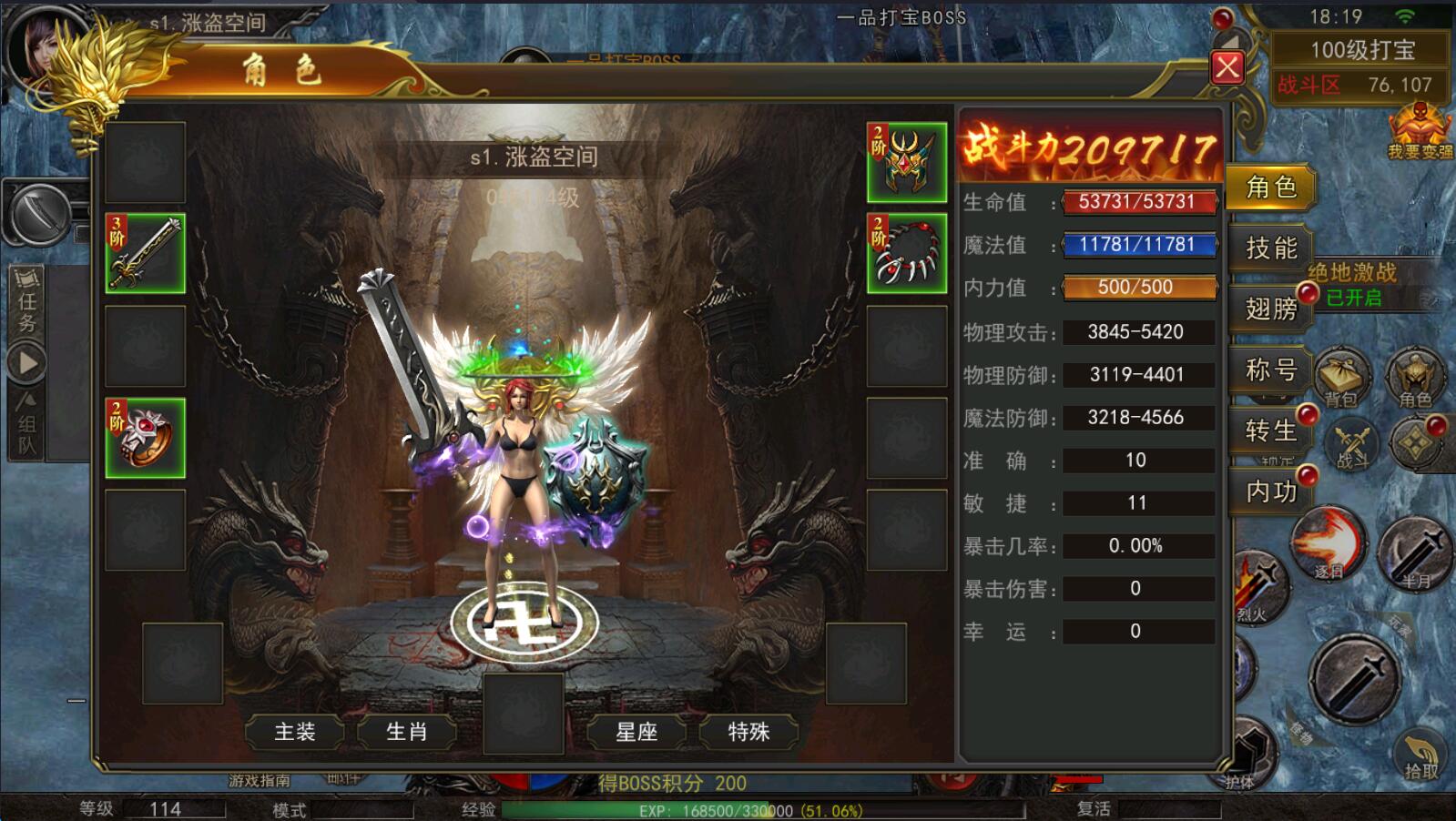Screen dimensions: 1456x821
Task: Select the 角色 character side tab
Action: pyautogui.click(x=1270, y=187)
